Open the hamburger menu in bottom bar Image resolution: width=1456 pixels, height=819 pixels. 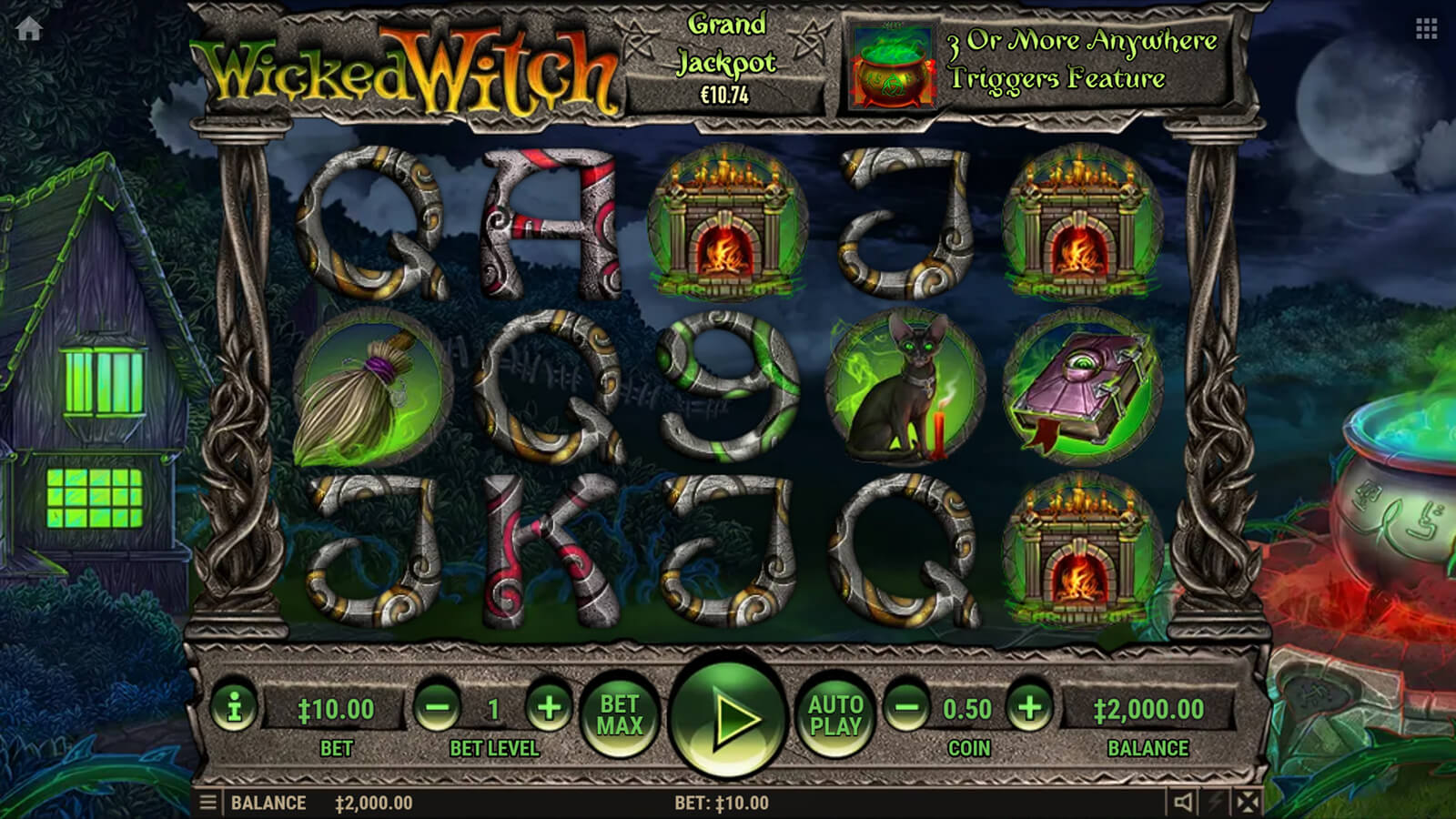pos(208,803)
